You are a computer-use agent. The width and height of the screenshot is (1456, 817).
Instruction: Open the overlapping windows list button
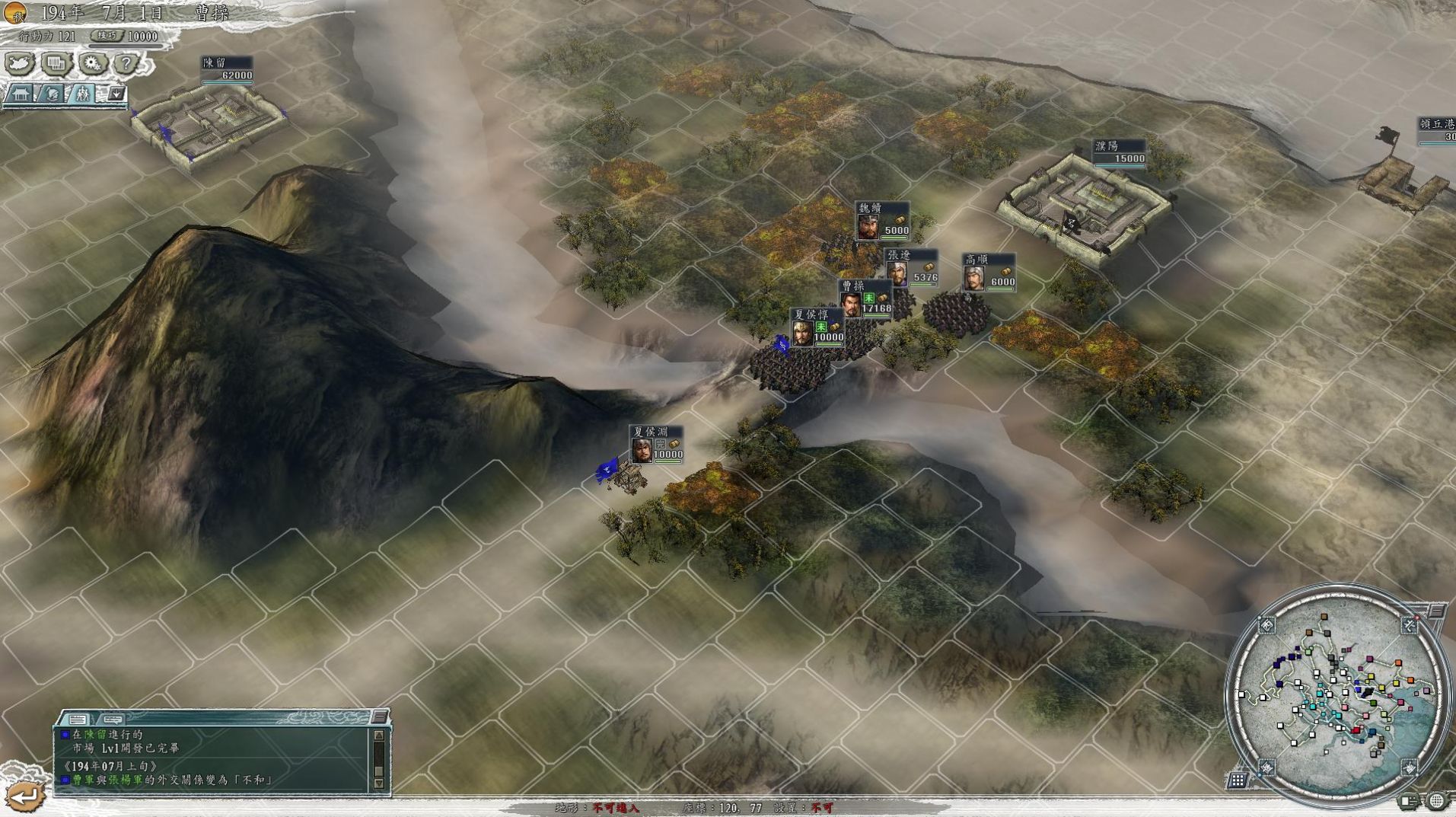(x=56, y=63)
